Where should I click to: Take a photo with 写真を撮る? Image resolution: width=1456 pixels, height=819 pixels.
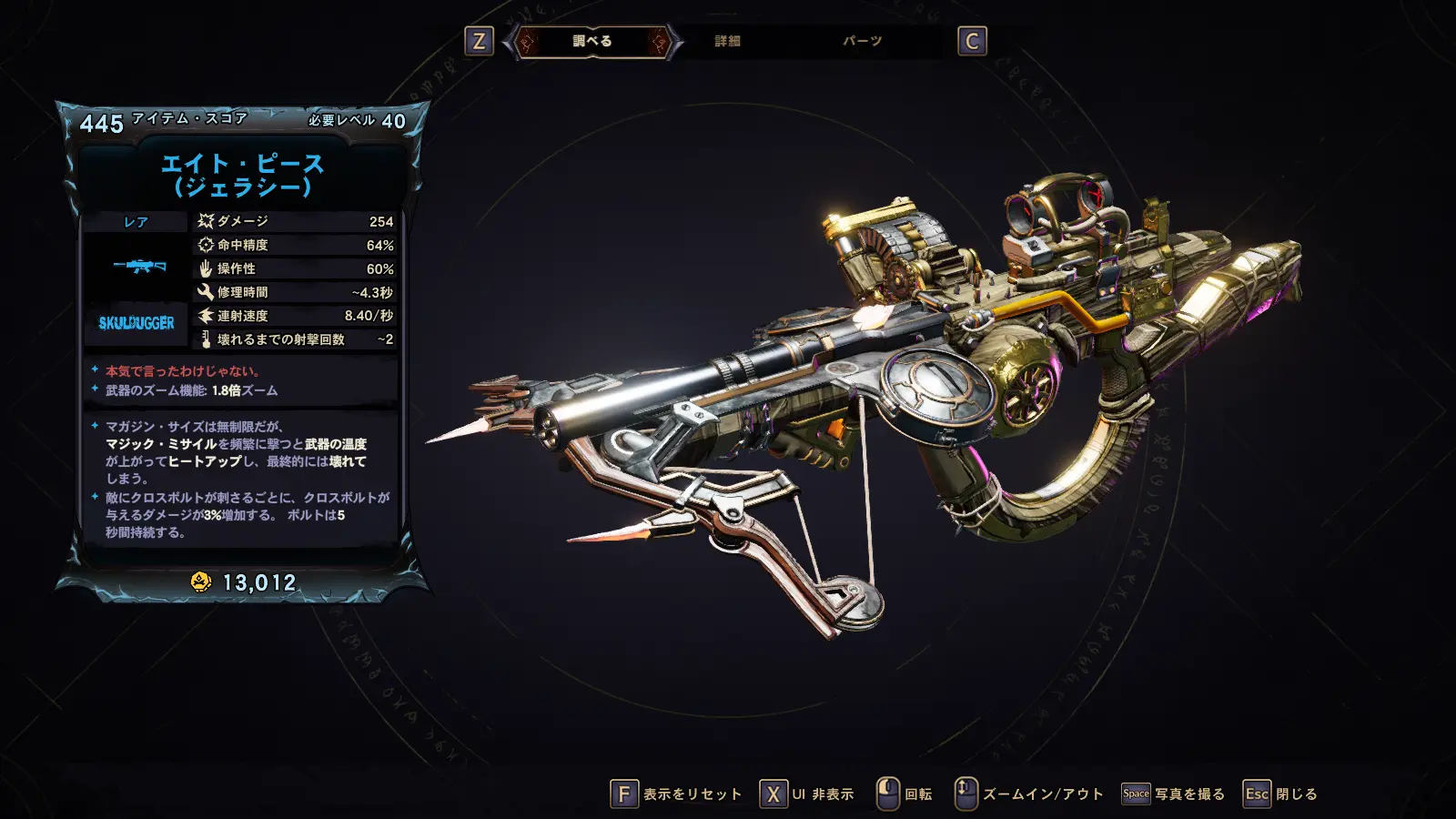click(x=1173, y=794)
